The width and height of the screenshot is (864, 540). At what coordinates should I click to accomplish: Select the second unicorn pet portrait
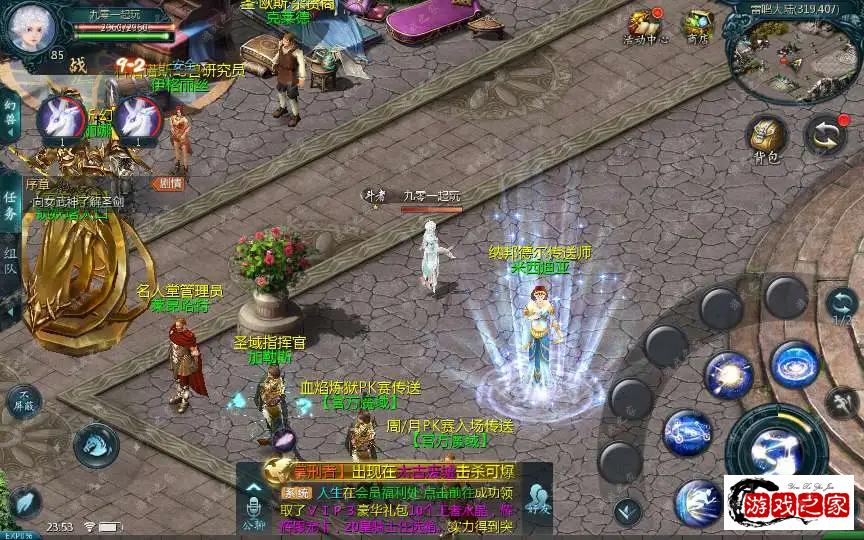coord(137,119)
